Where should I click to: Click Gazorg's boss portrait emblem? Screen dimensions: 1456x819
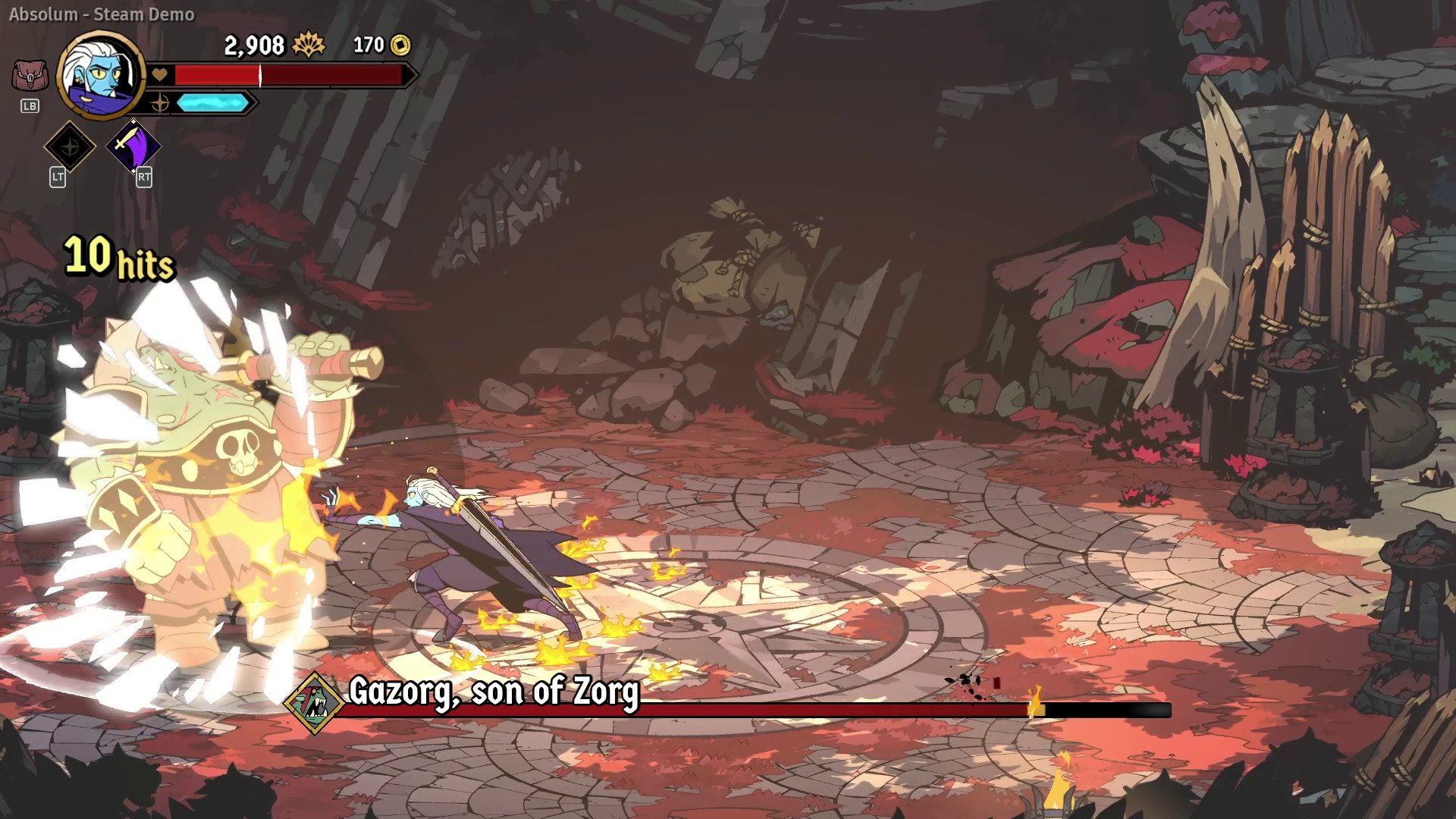click(314, 703)
